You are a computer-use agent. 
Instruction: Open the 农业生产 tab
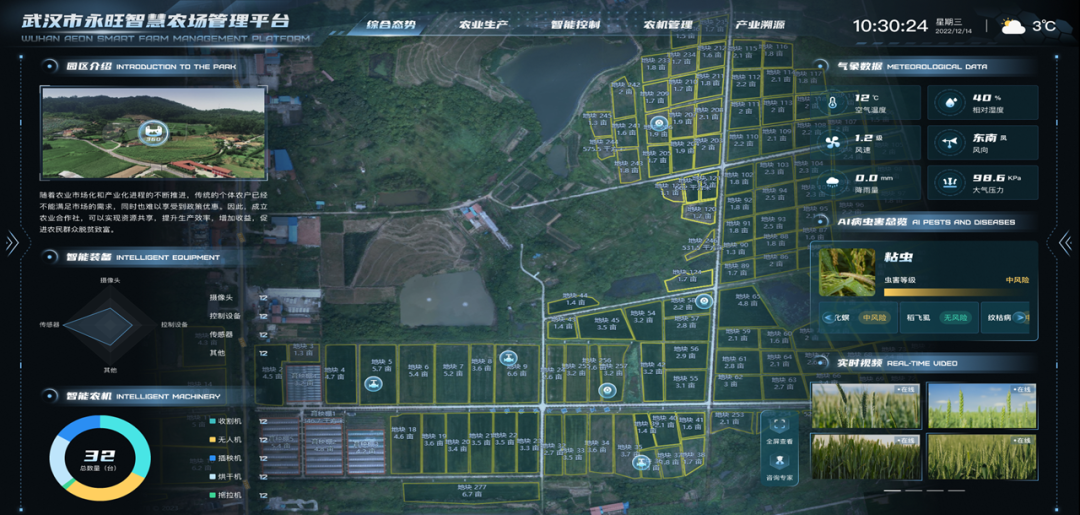[x=484, y=25]
